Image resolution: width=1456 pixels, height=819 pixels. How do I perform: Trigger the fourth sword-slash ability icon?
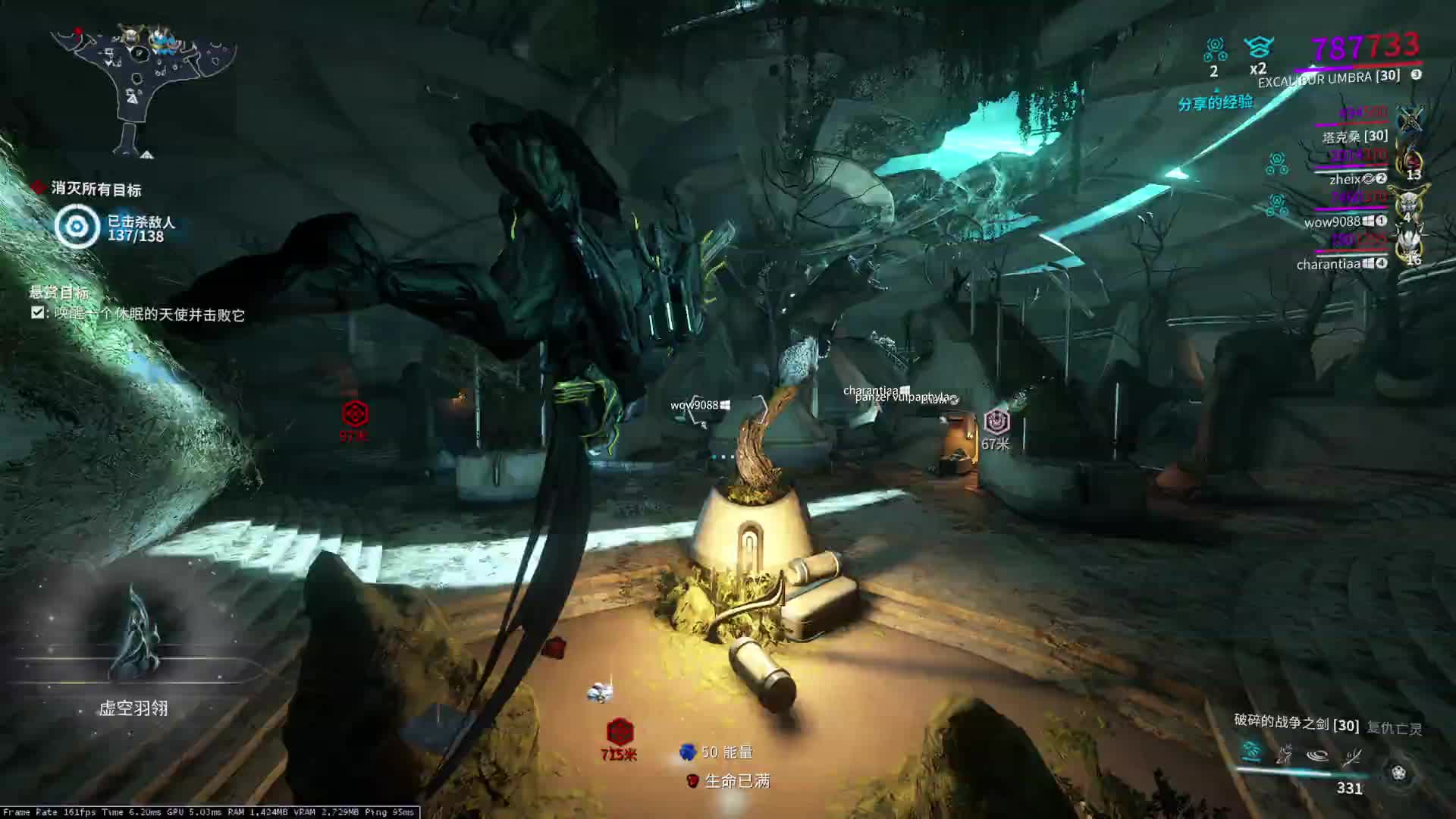(x=1351, y=755)
